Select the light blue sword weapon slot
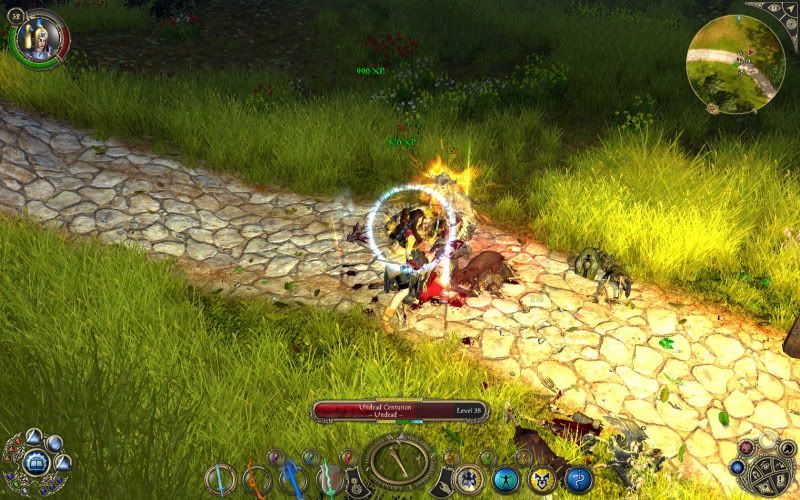The width and height of the screenshot is (800, 500). pyautogui.click(x=220, y=479)
